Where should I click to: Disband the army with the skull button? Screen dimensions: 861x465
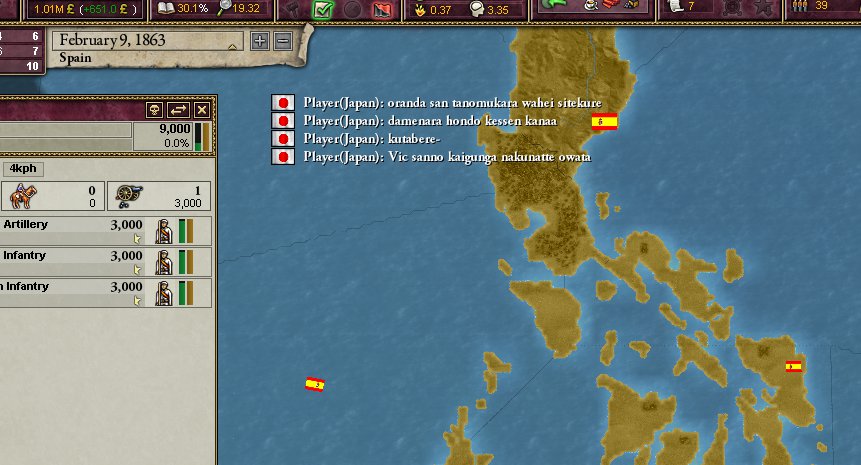pos(154,110)
